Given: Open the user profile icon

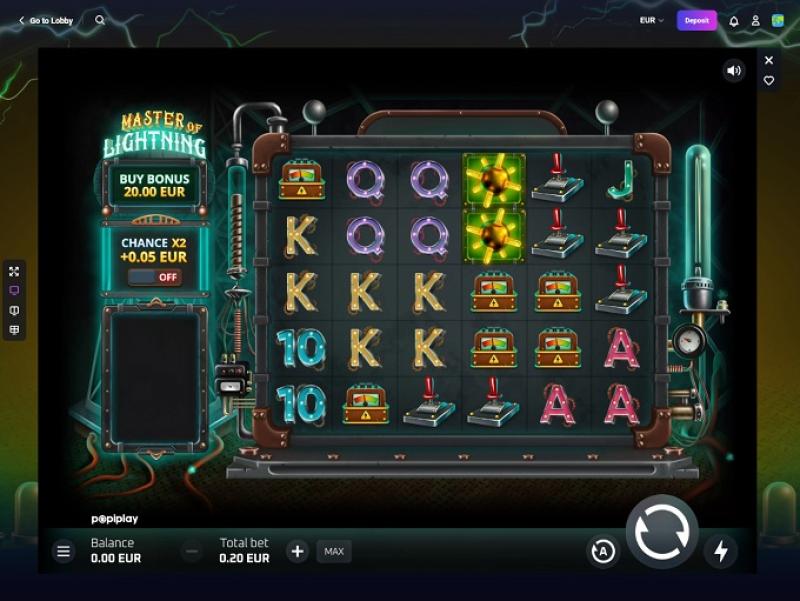Looking at the screenshot, I should (755, 21).
